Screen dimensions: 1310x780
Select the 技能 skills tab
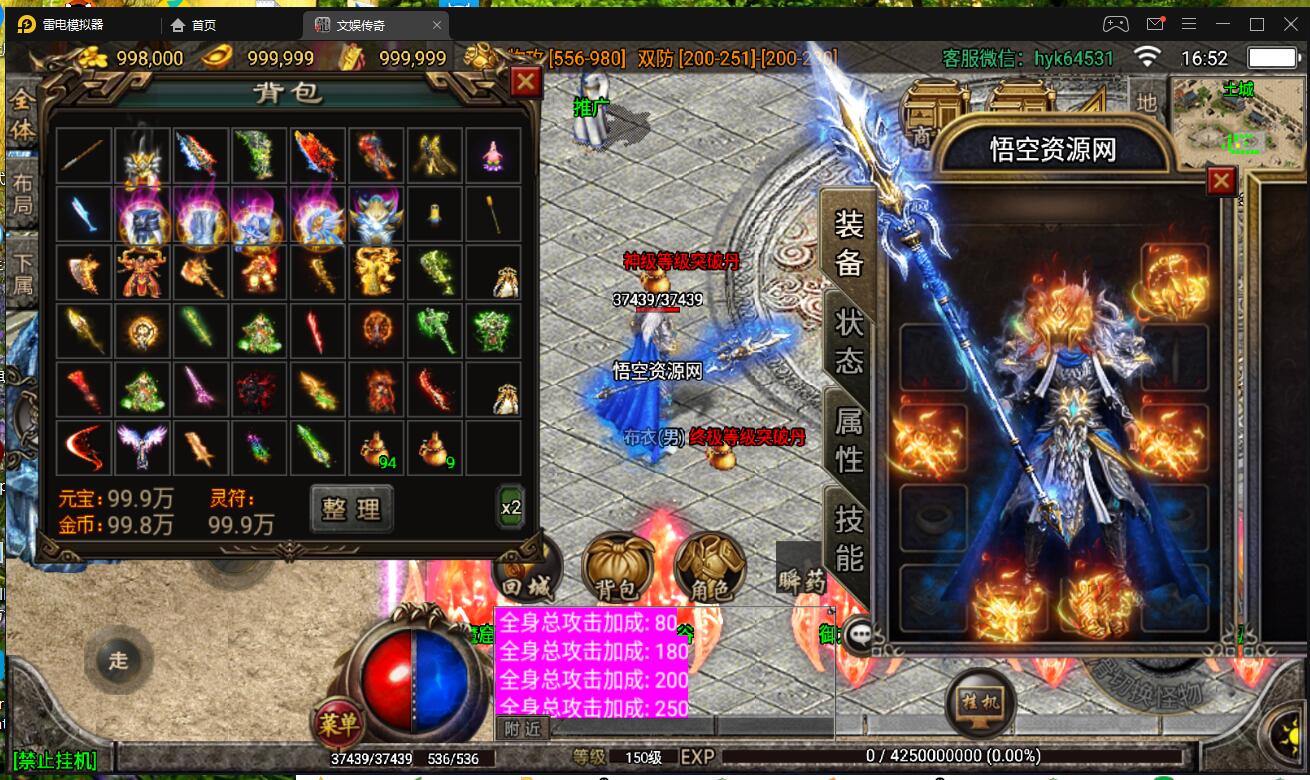[849, 538]
